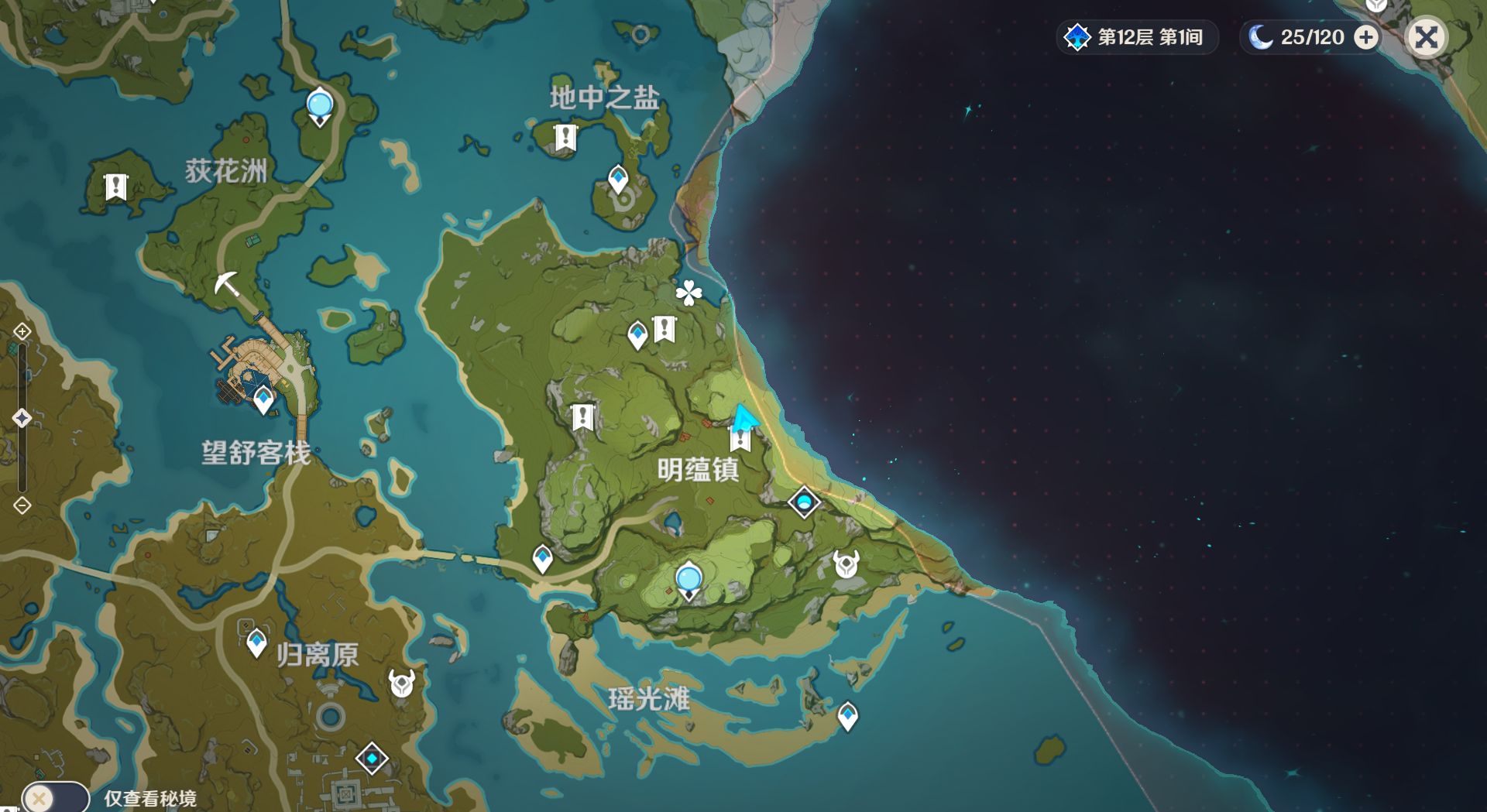Viewport: 1487px width, 812px height.
Task: Open the Spiral Abyss 第12层 第1间 indicator
Action: tap(1136, 37)
